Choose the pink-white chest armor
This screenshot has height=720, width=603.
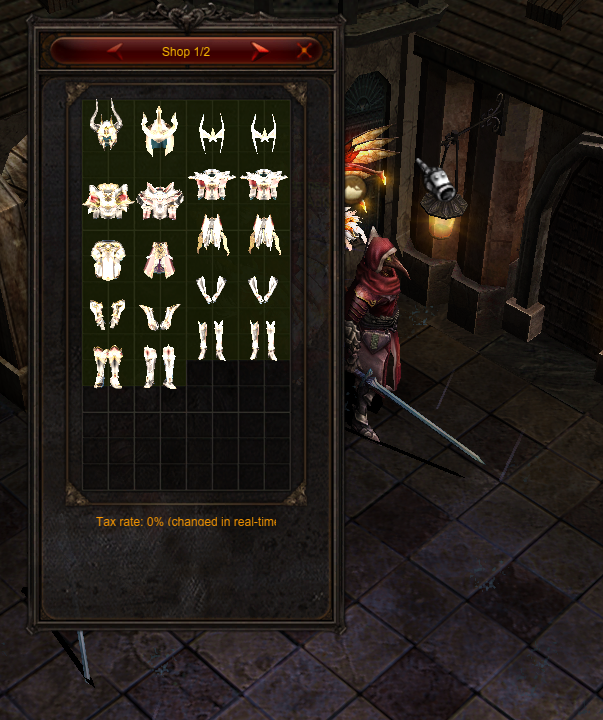click(x=159, y=200)
